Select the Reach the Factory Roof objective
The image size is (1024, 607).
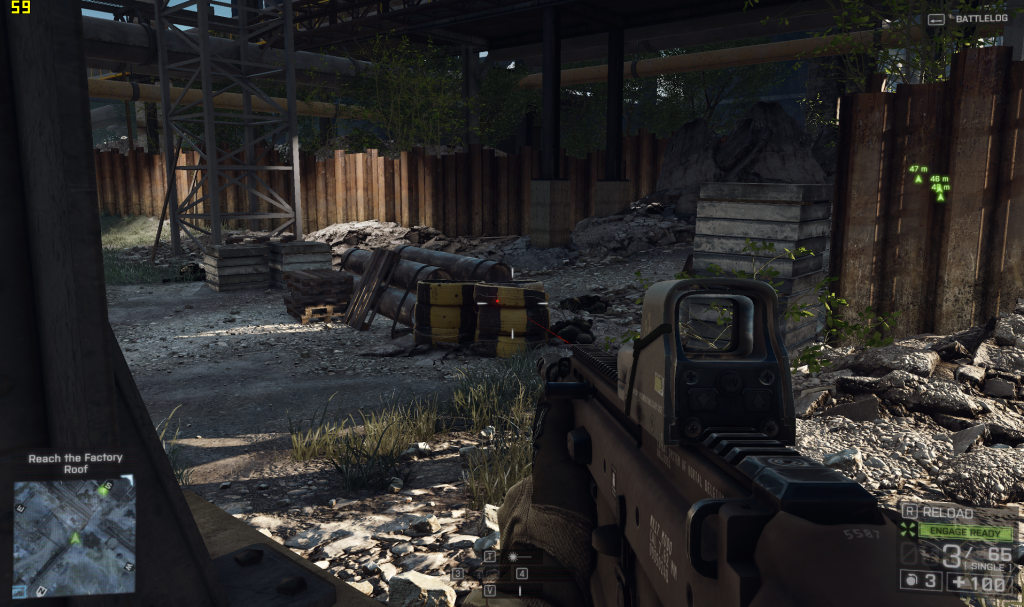tap(75, 463)
